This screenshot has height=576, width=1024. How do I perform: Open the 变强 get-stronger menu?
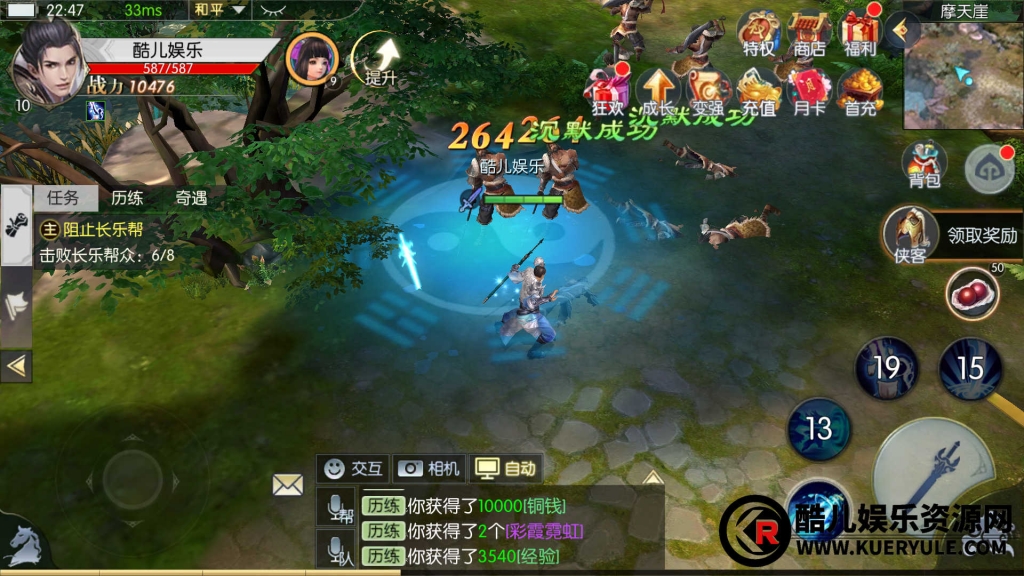[708, 90]
